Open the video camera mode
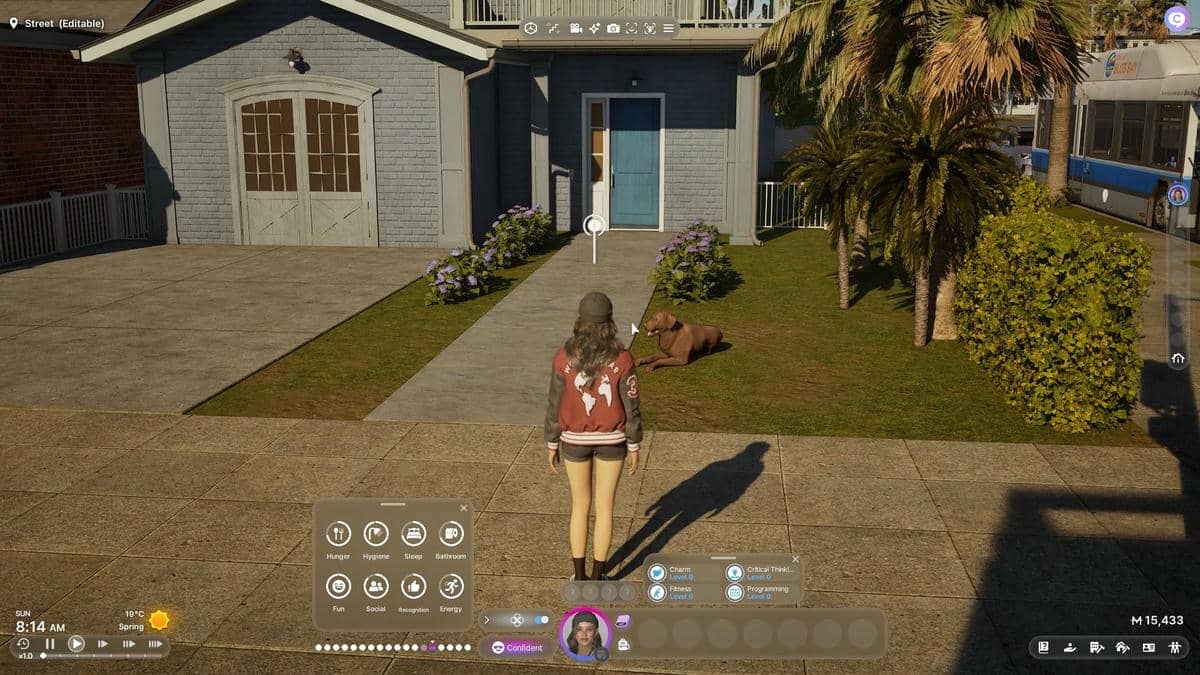The width and height of the screenshot is (1200, 675). pyautogui.click(x=576, y=28)
